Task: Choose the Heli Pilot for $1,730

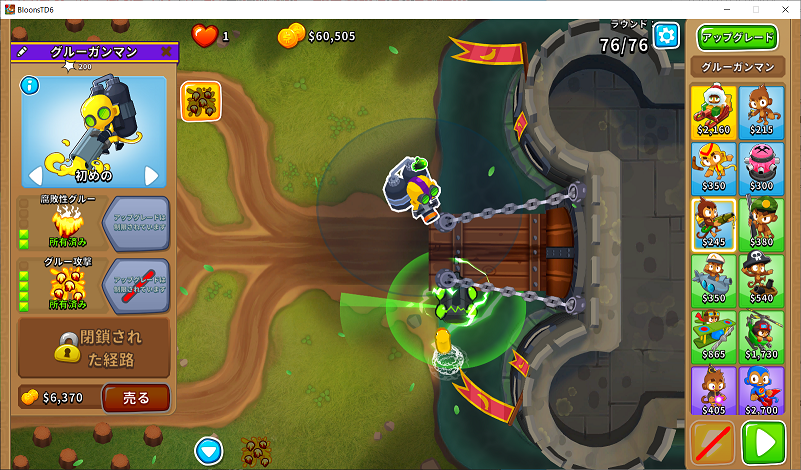Action: pos(763,335)
